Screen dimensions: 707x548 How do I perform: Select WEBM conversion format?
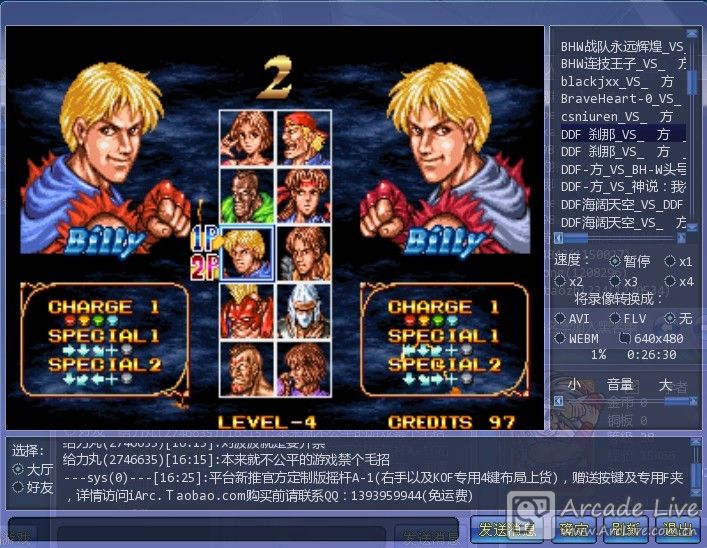[562, 339]
